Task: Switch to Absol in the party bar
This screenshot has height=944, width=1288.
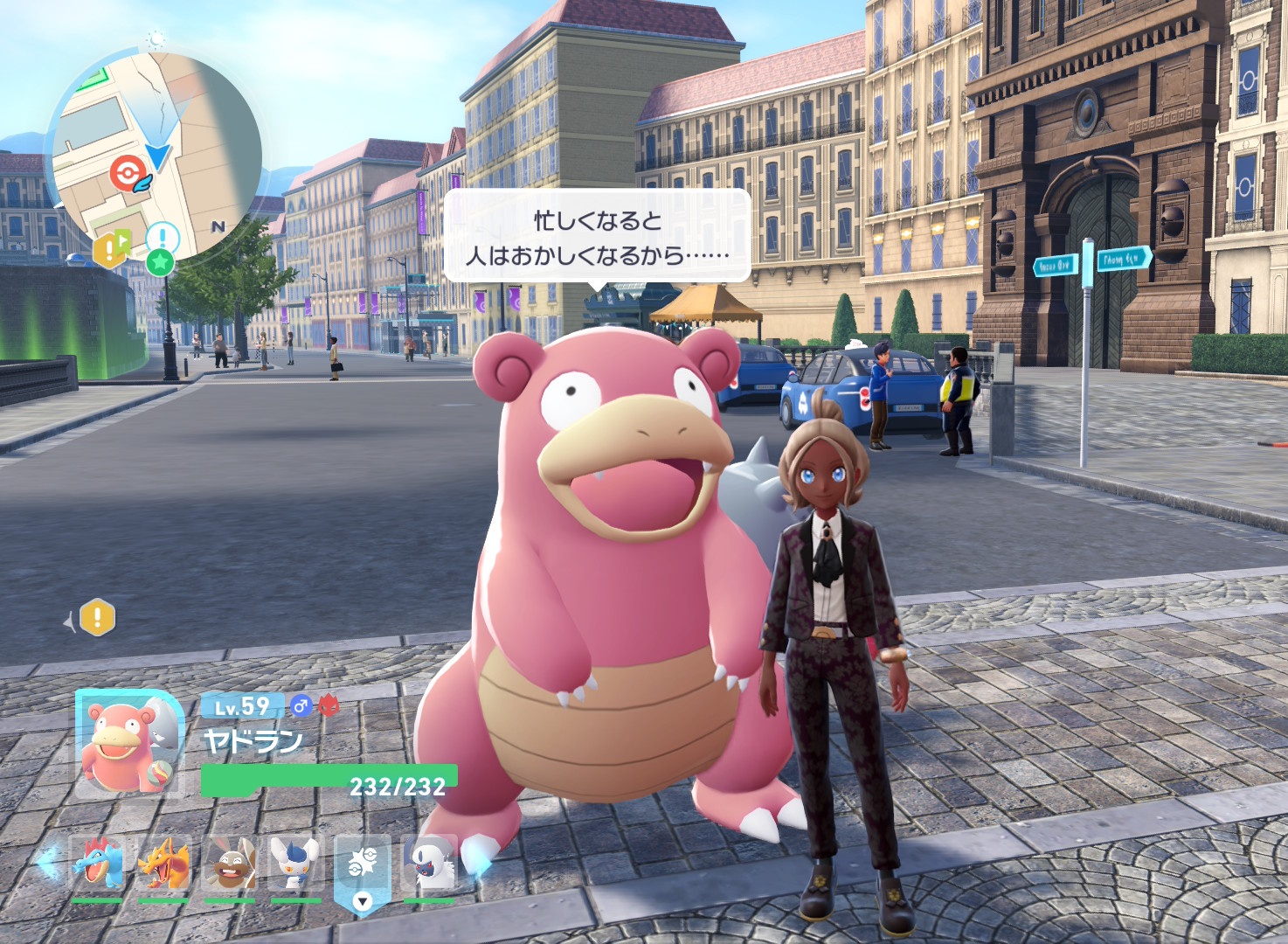Action: pos(429,863)
